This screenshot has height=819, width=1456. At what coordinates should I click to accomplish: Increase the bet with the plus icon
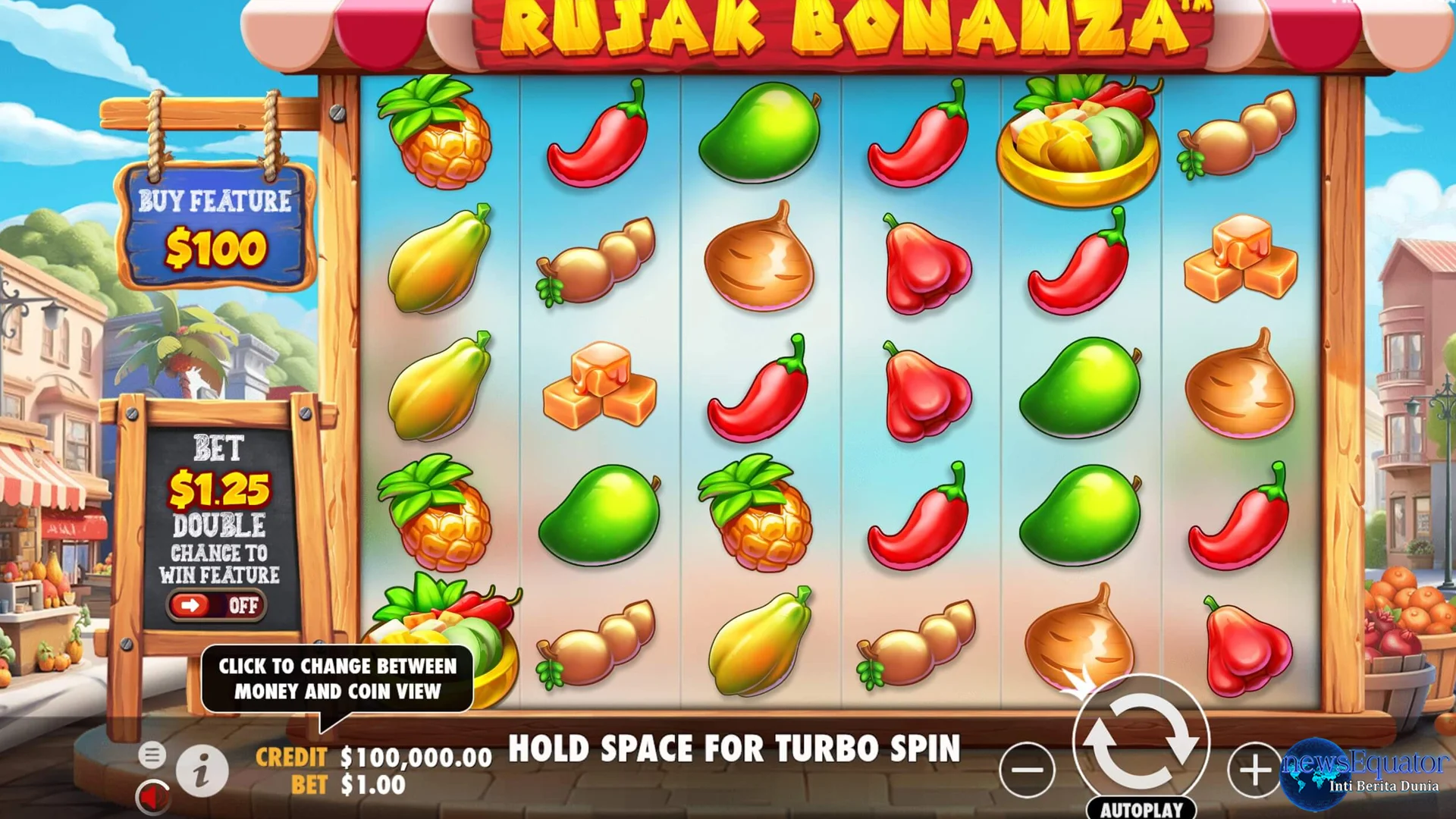[1255, 770]
